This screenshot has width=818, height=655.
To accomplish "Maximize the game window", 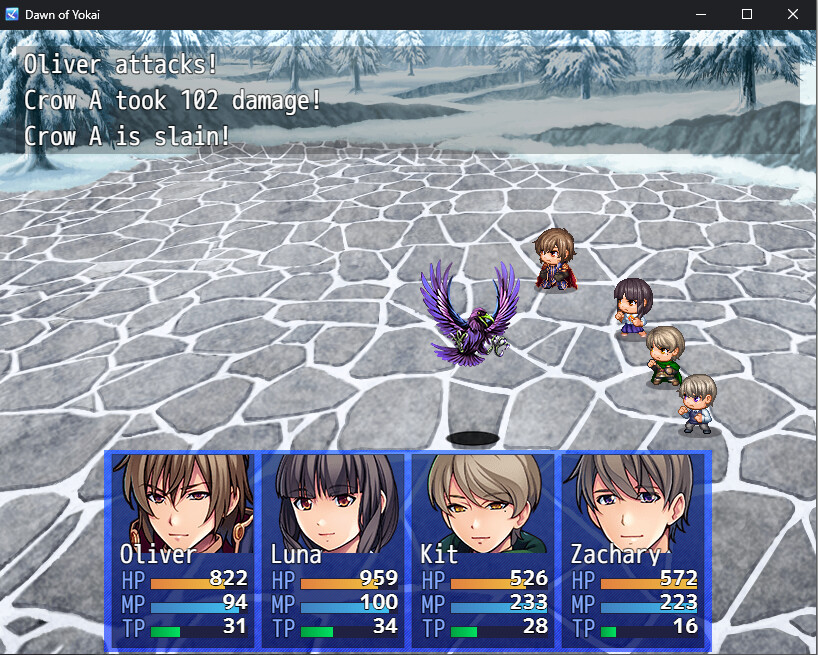I will [747, 15].
